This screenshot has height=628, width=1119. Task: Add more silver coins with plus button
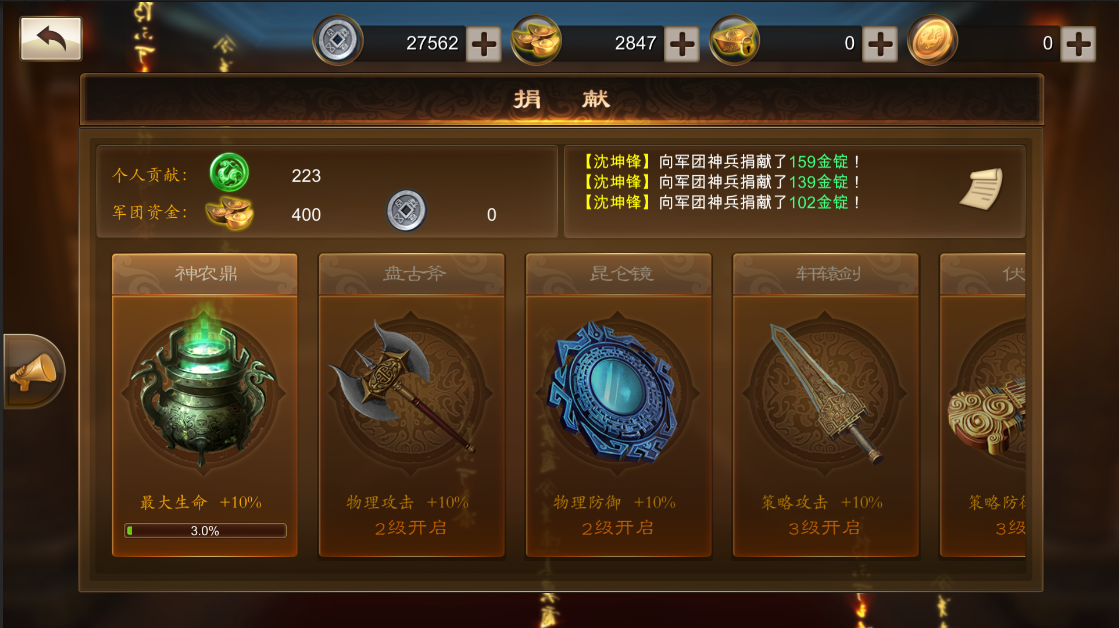pos(484,43)
